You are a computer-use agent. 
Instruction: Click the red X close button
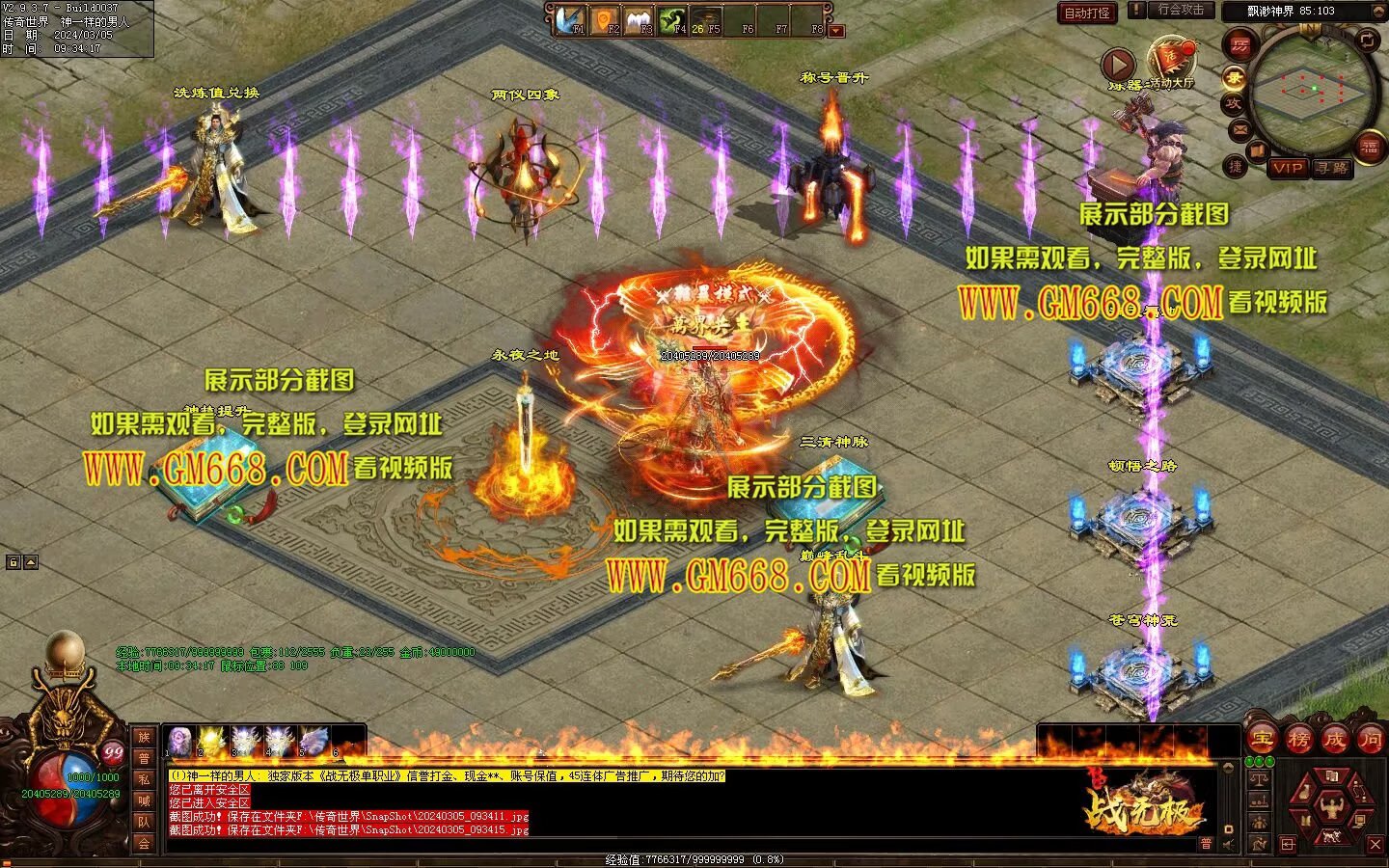tap(1374, 845)
